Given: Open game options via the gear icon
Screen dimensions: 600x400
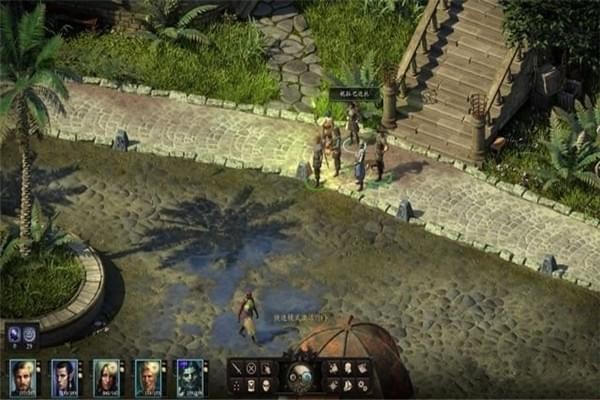Looking at the screenshot, I should pos(362,384).
